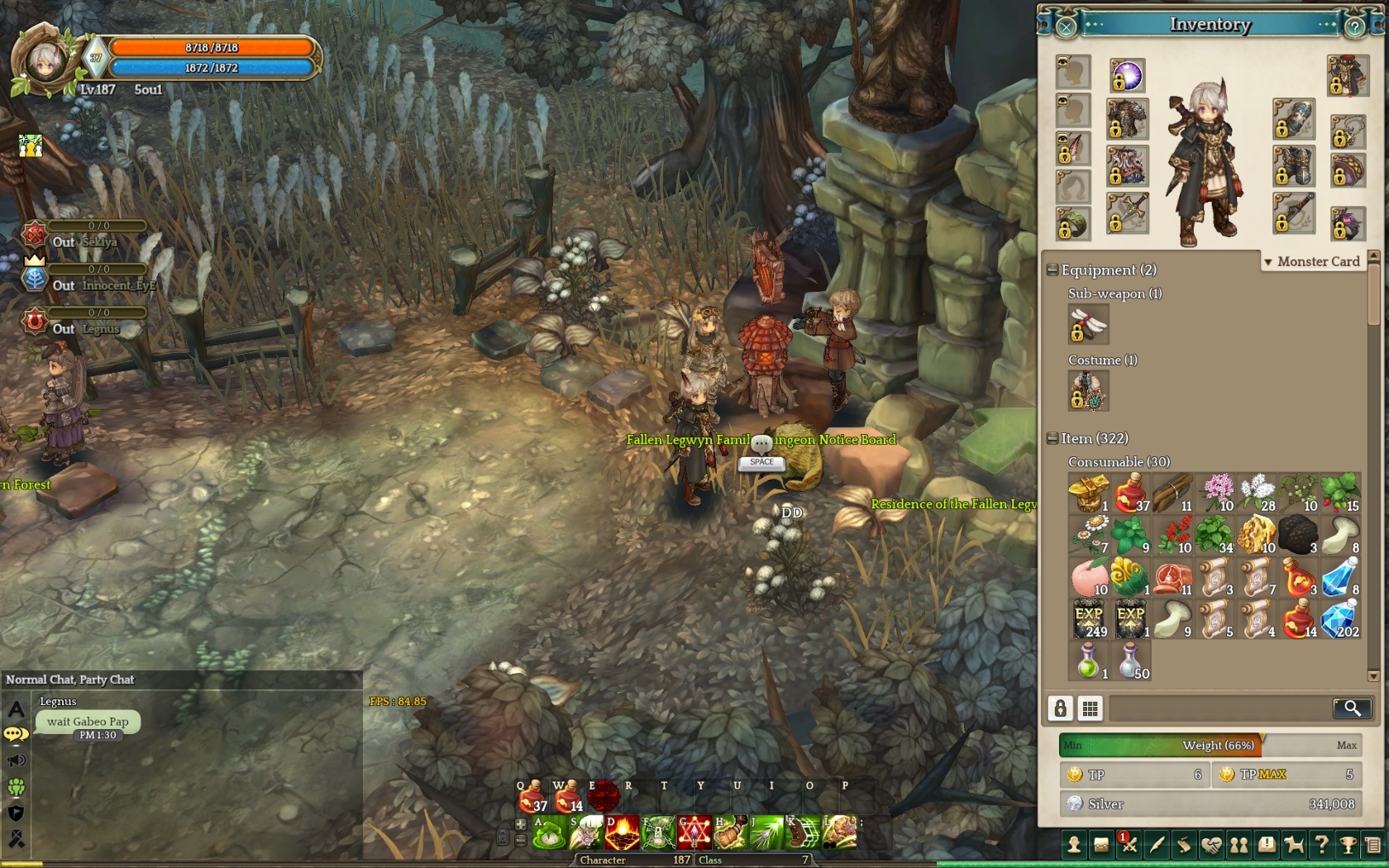This screenshot has width=1389, height=868.
Task: Open the Inventory help button
Action: (1354, 27)
